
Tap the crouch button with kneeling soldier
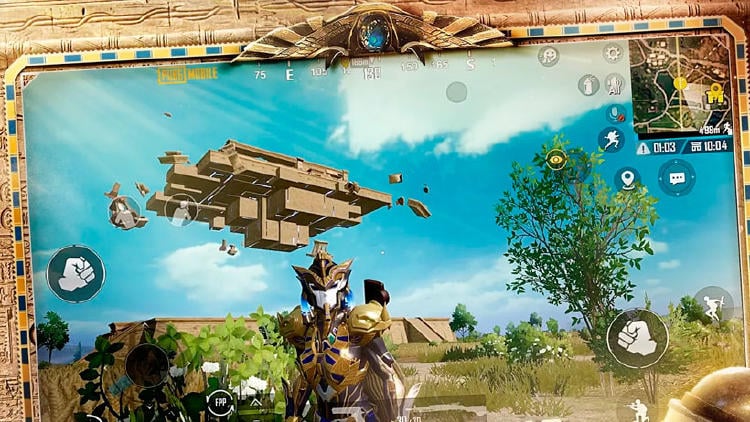coord(637,409)
